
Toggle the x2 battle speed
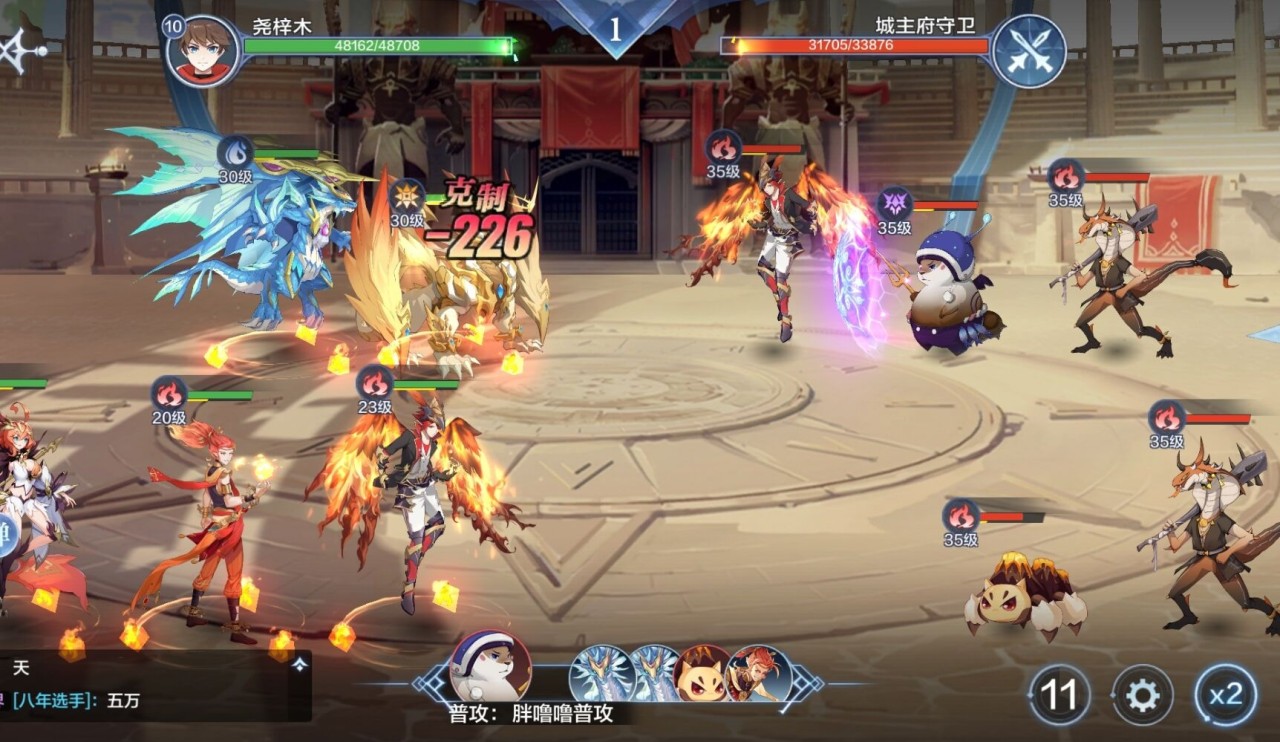[1226, 694]
